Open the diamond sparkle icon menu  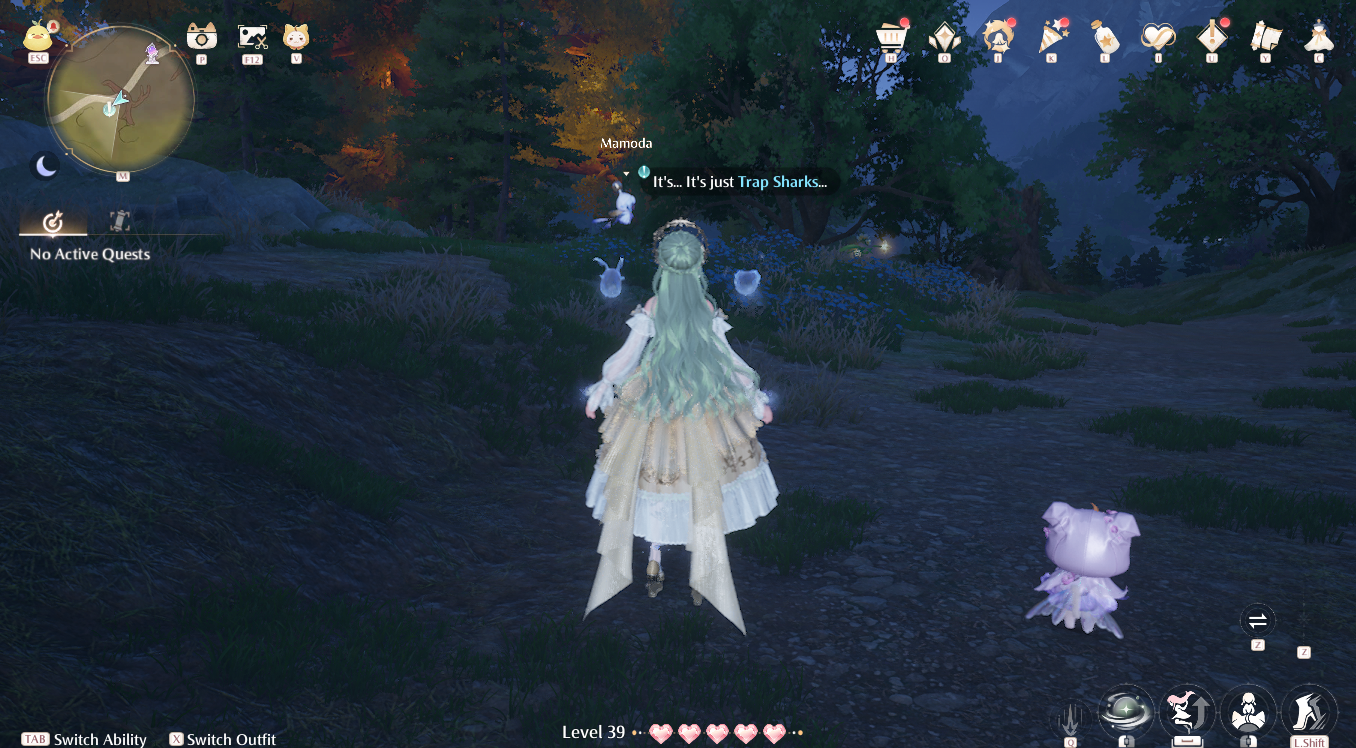tap(943, 37)
